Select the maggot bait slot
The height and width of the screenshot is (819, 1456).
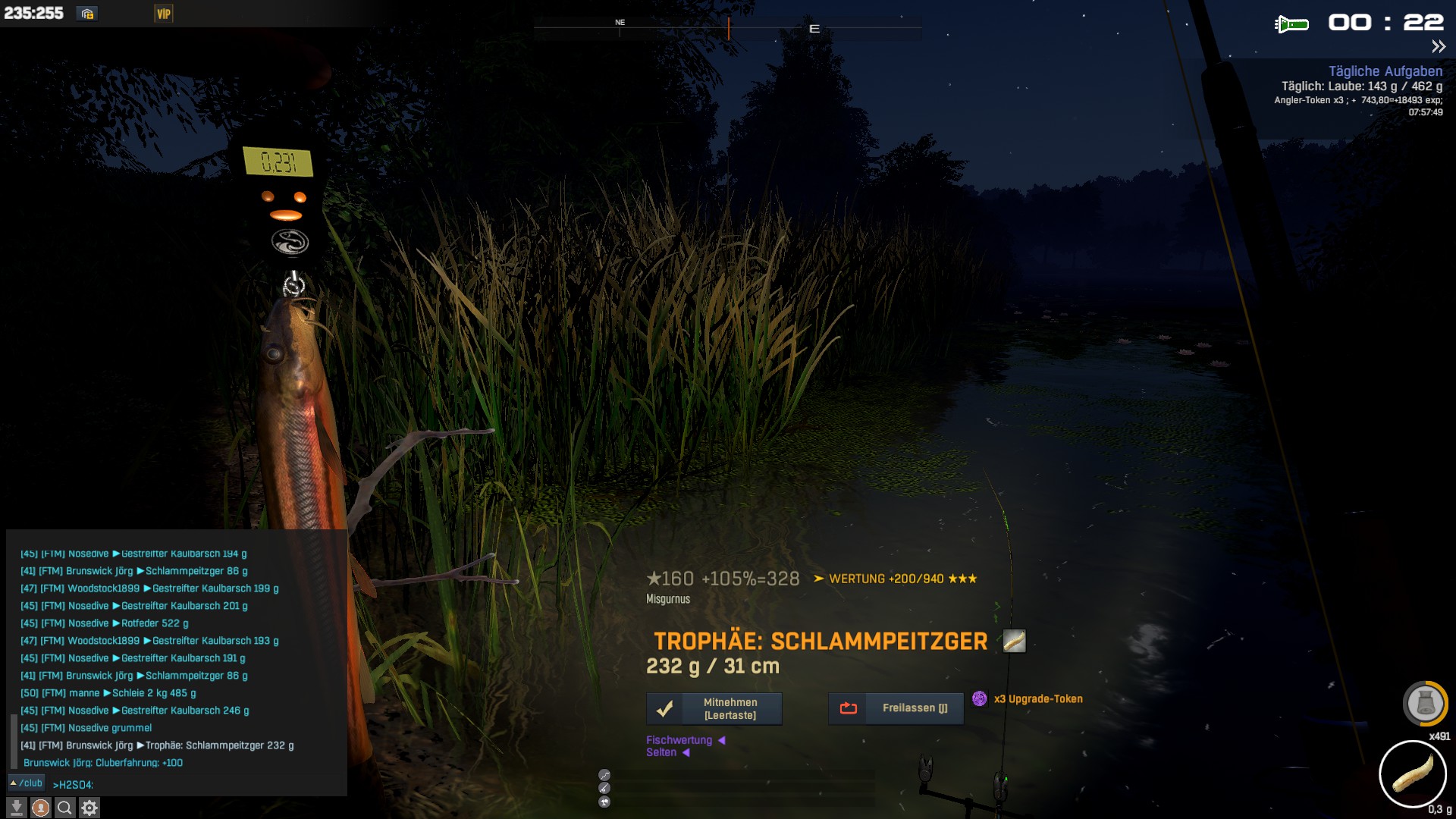[x=1412, y=774]
